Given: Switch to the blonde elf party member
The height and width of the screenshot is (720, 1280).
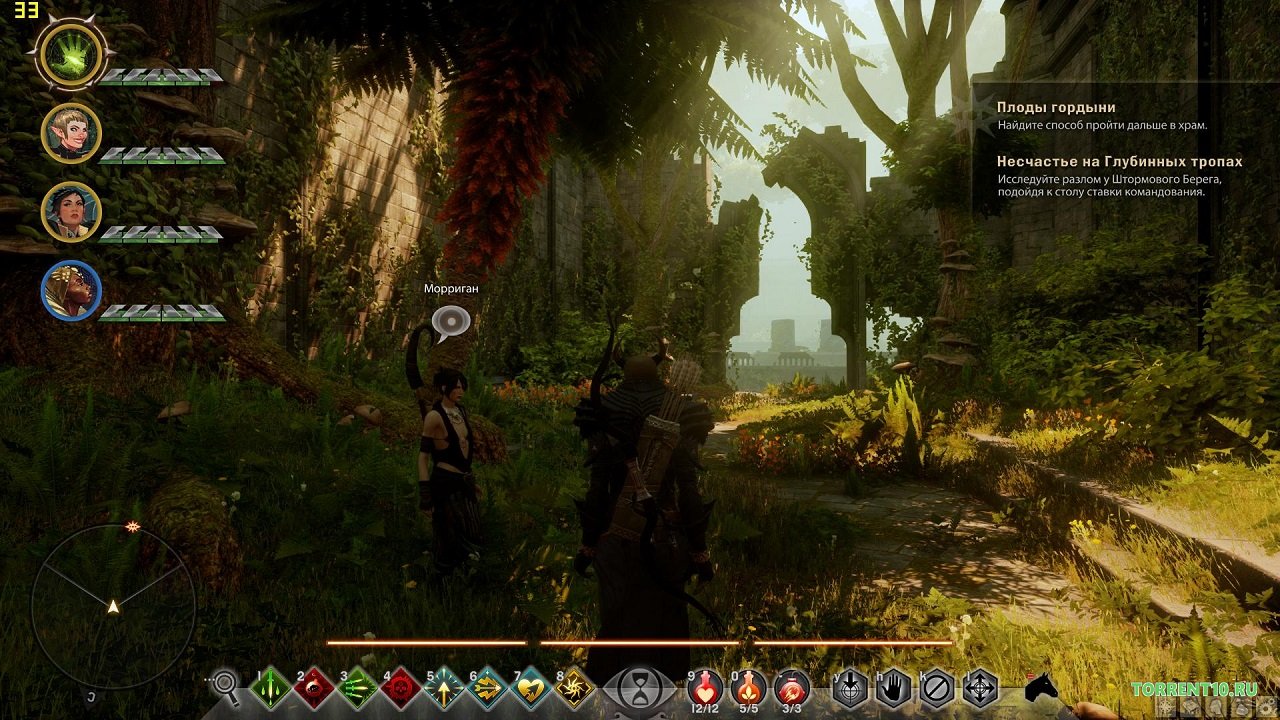Looking at the screenshot, I should [x=71, y=132].
